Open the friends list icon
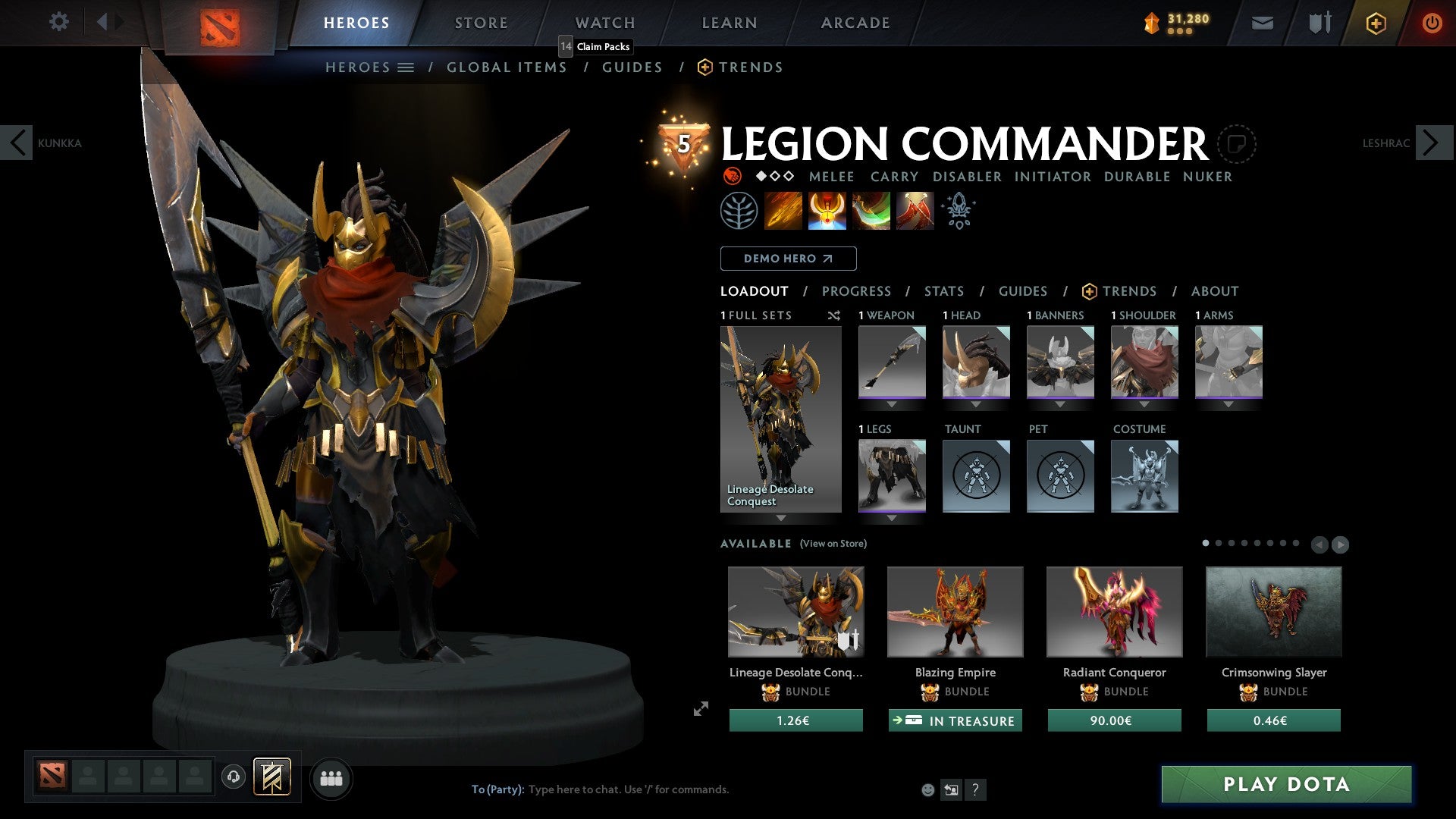Image resolution: width=1456 pixels, height=819 pixels. [x=331, y=778]
